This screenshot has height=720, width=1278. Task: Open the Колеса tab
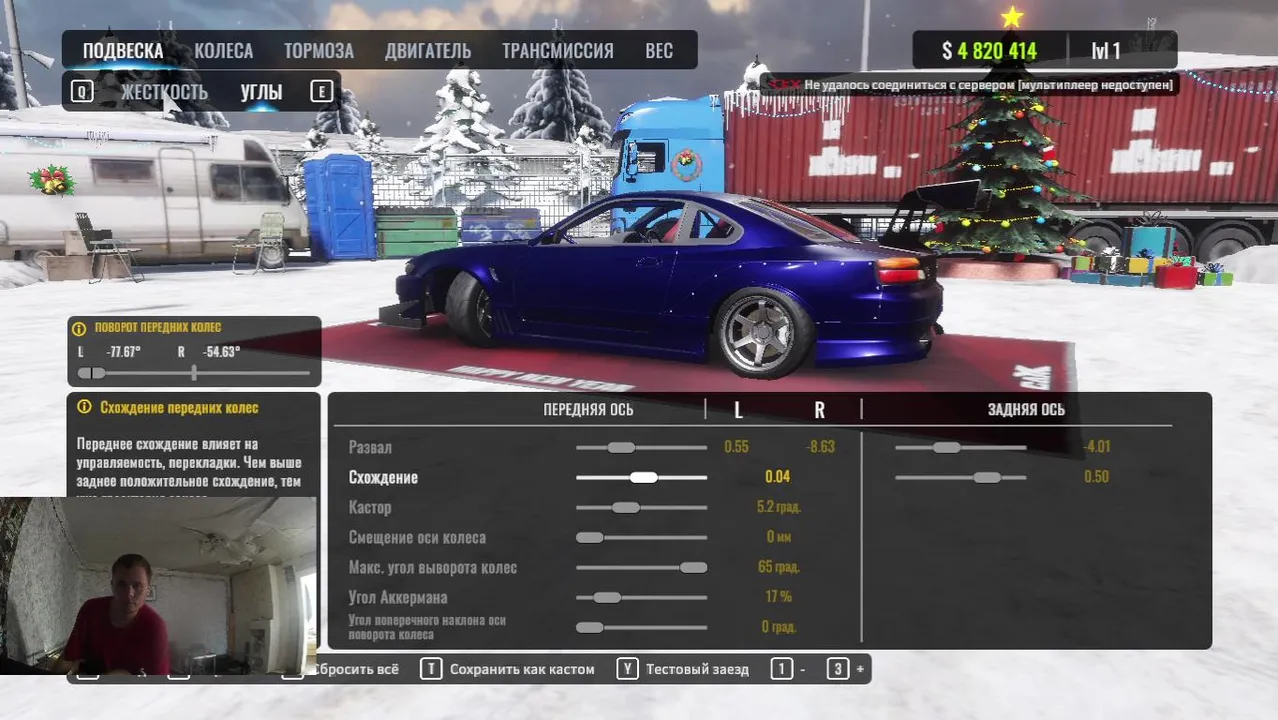223,51
